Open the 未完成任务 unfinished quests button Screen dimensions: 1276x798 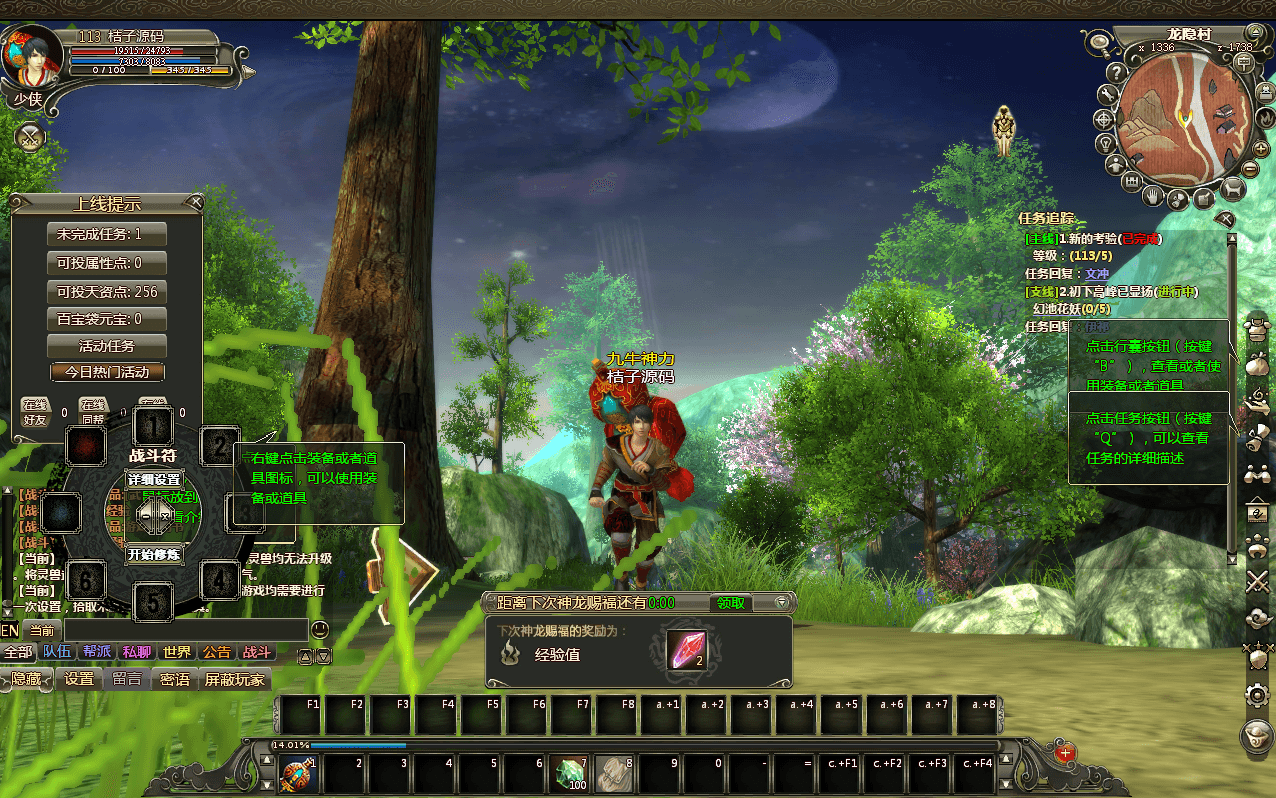coord(107,234)
